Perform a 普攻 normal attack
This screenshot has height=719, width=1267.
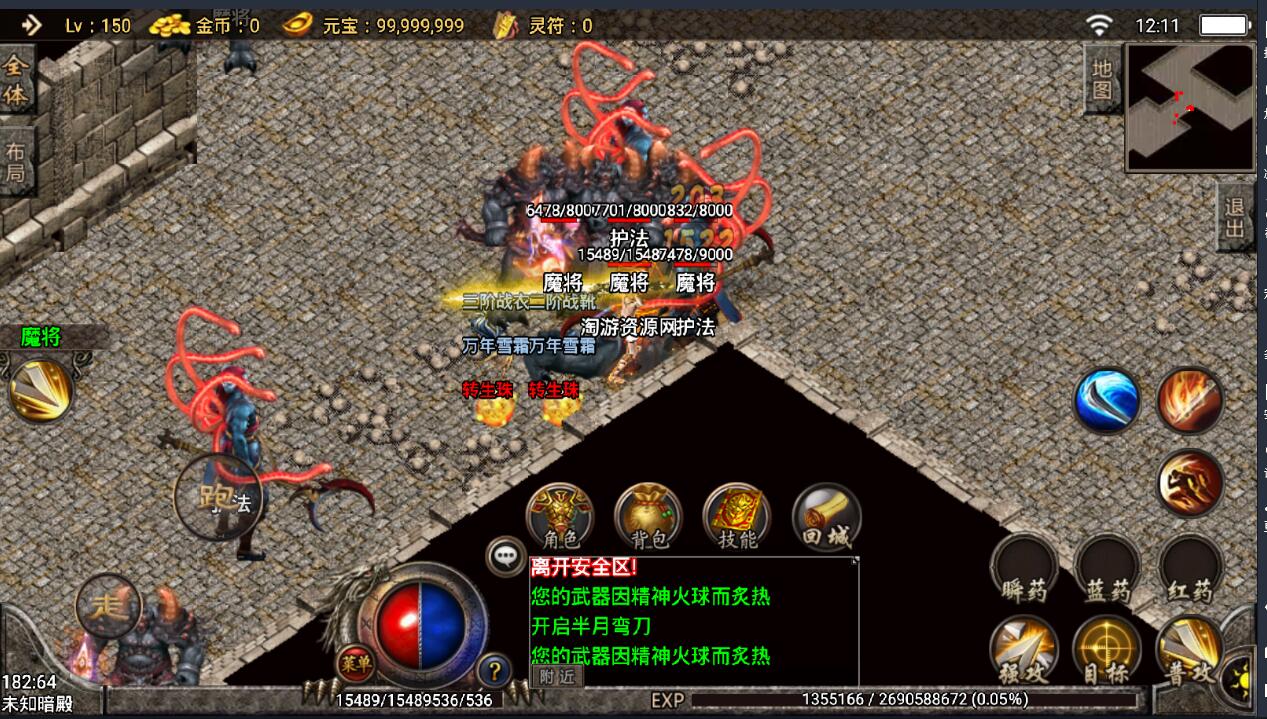click(1190, 650)
